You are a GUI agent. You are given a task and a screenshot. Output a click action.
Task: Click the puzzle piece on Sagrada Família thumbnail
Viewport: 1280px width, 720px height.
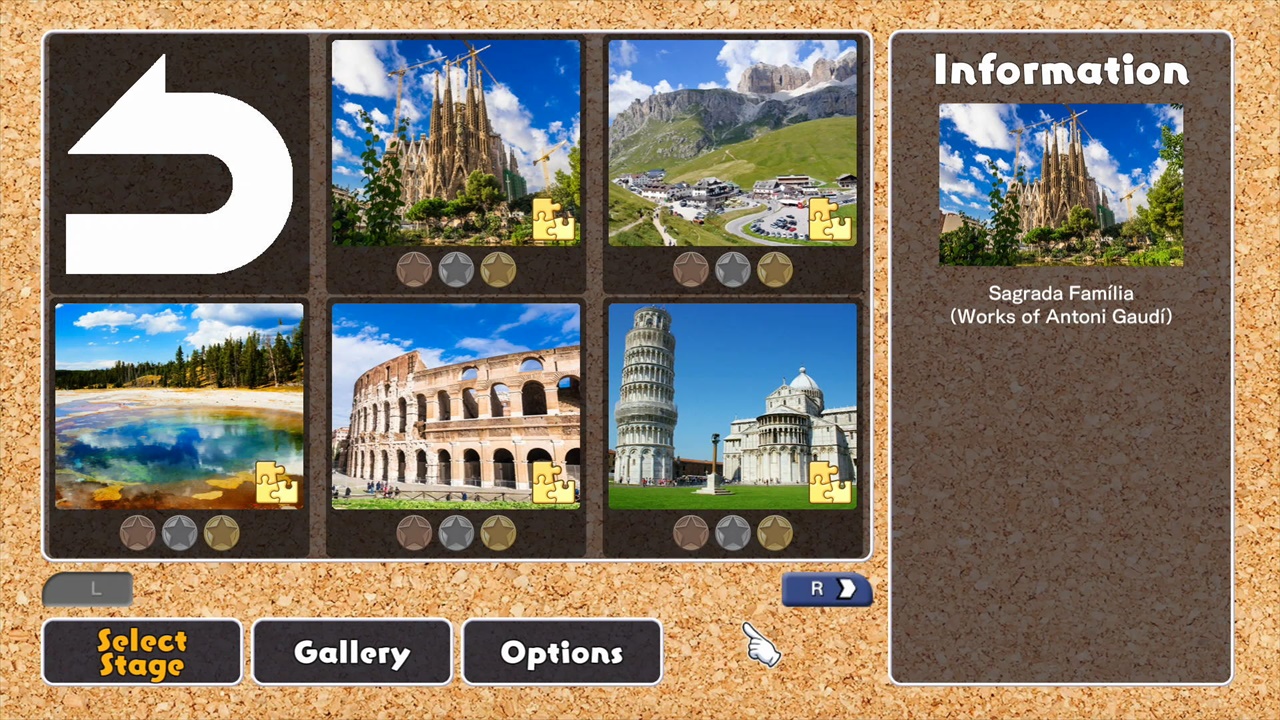coord(556,222)
